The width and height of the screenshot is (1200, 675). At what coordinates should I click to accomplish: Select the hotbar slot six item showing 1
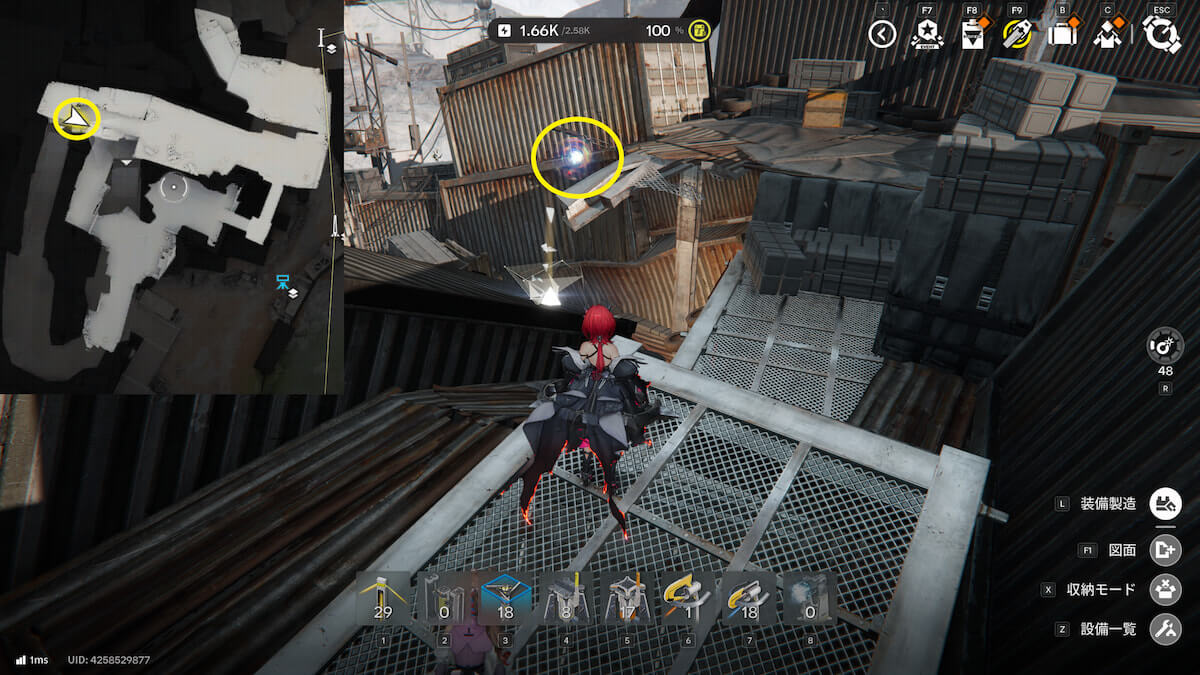[x=686, y=598]
